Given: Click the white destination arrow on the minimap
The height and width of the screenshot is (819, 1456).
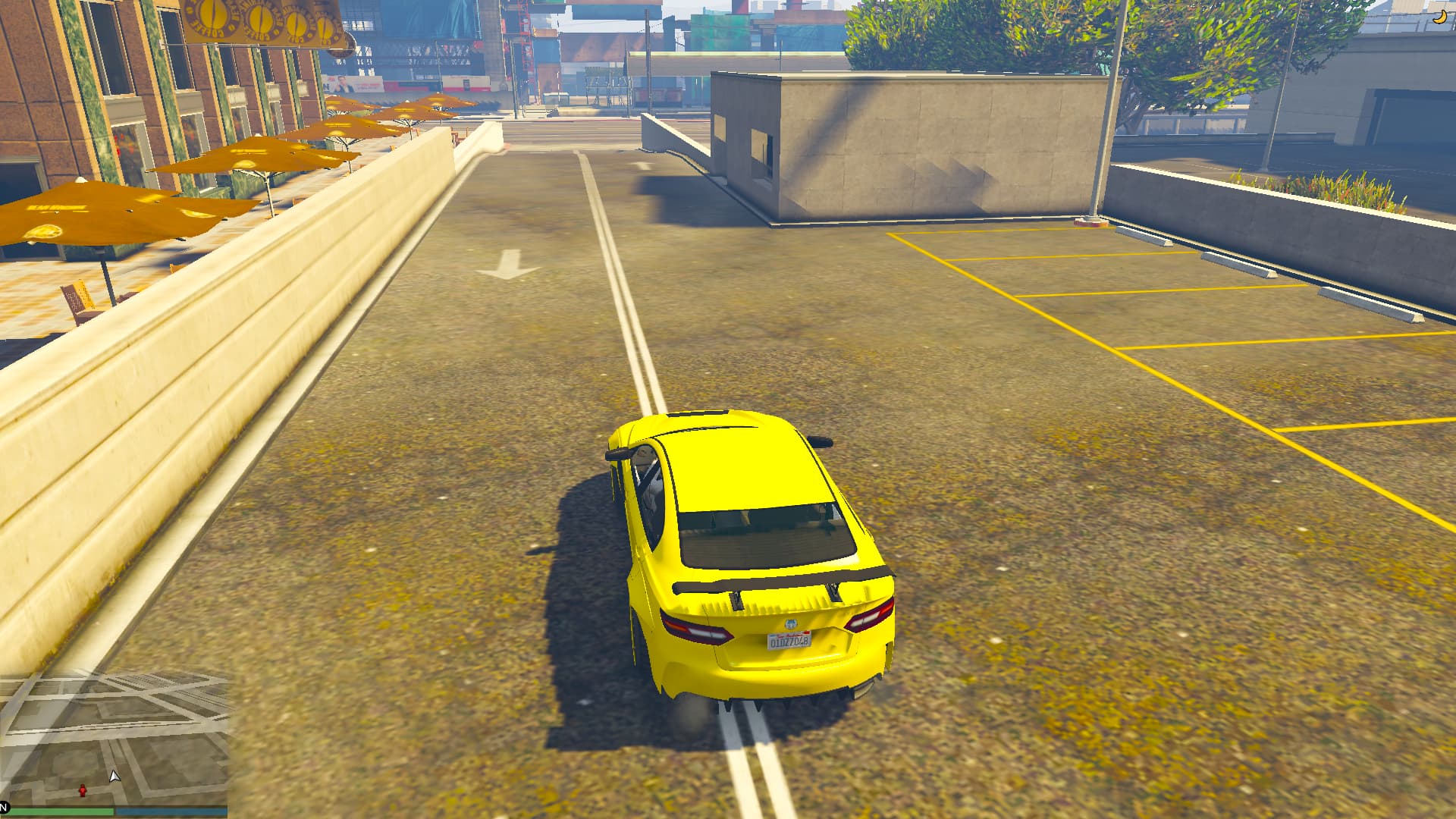Looking at the screenshot, I should coord(115,777).
